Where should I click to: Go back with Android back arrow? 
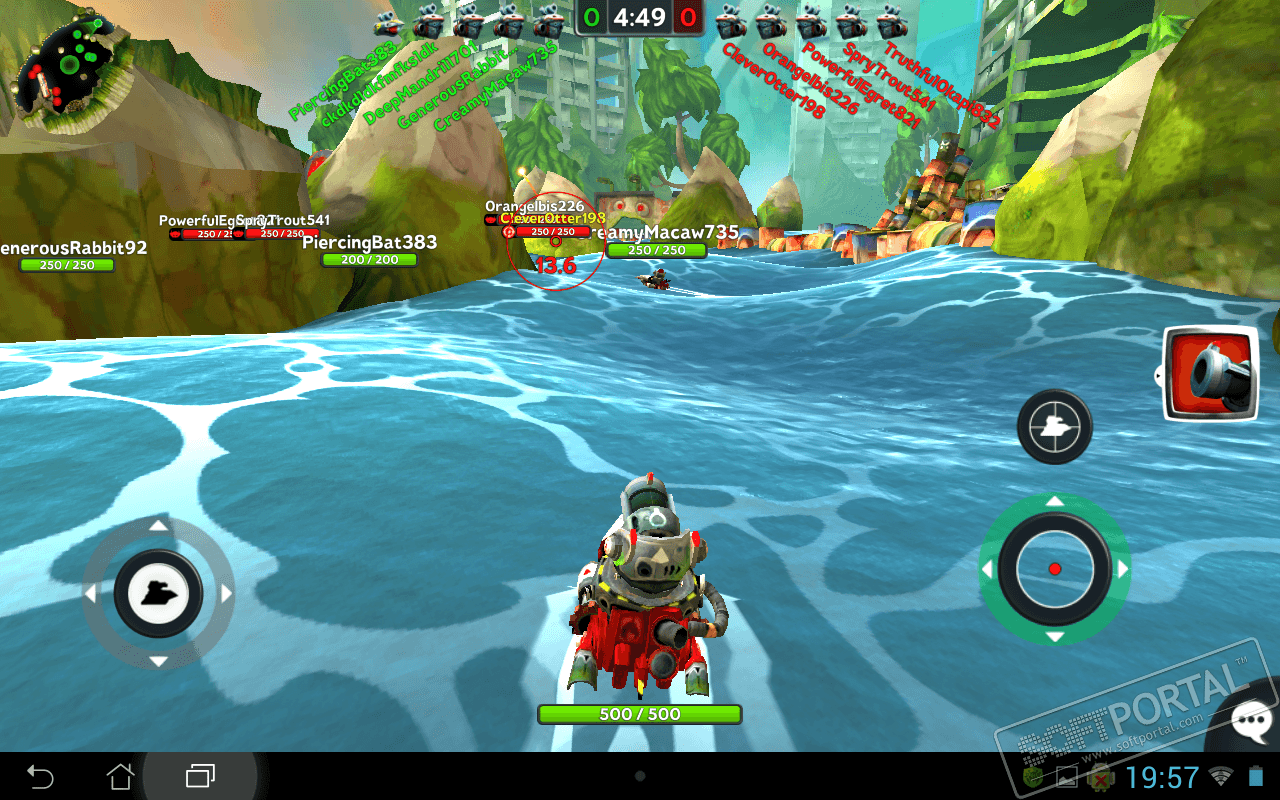click(x=40, y=776)
